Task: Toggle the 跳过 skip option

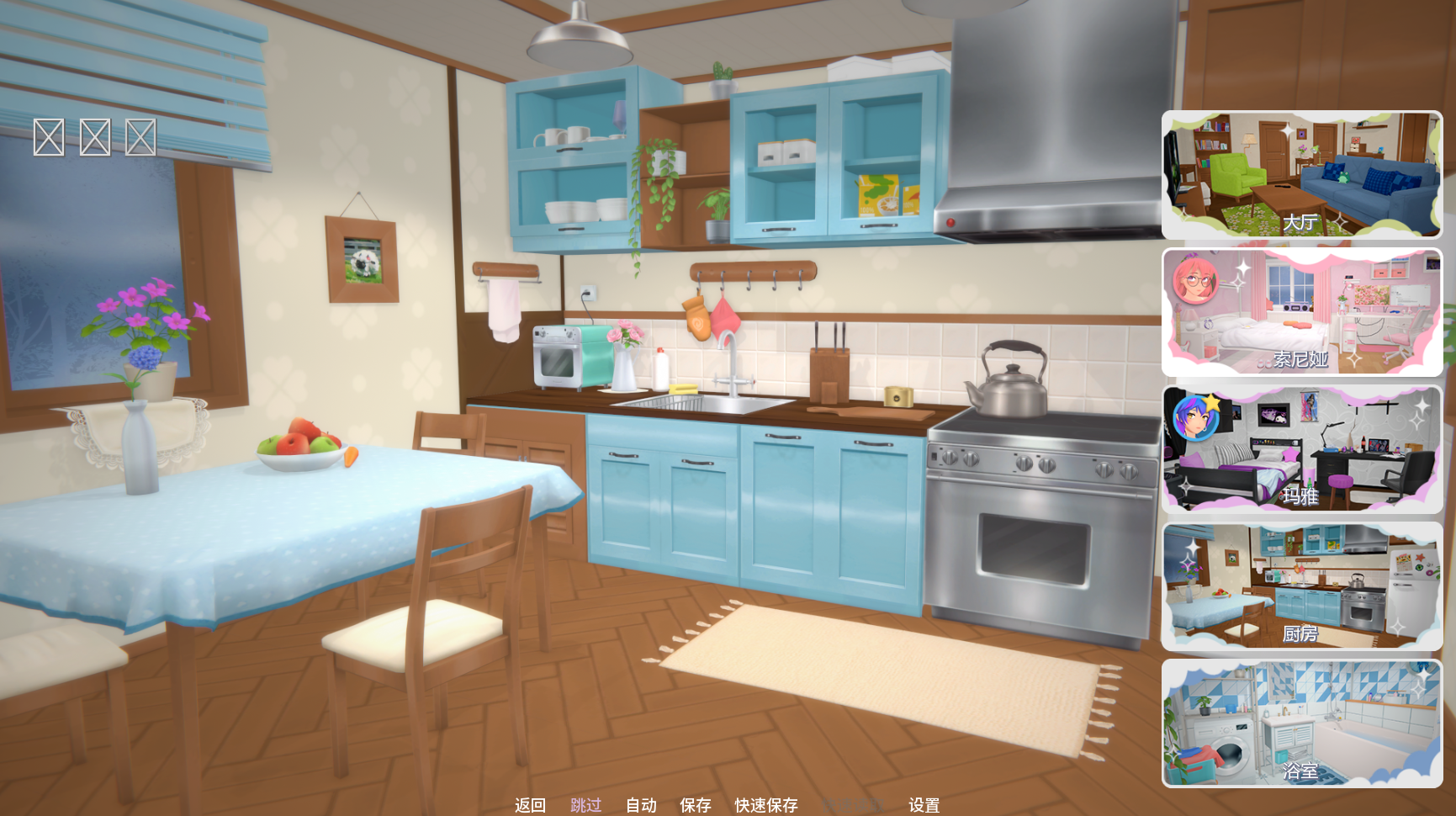Action: 585,805
